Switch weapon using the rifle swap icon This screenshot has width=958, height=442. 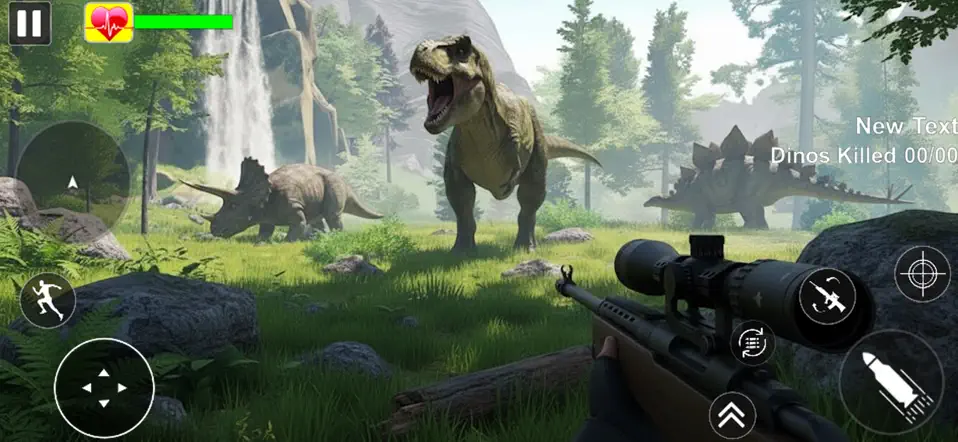point(827,297)
